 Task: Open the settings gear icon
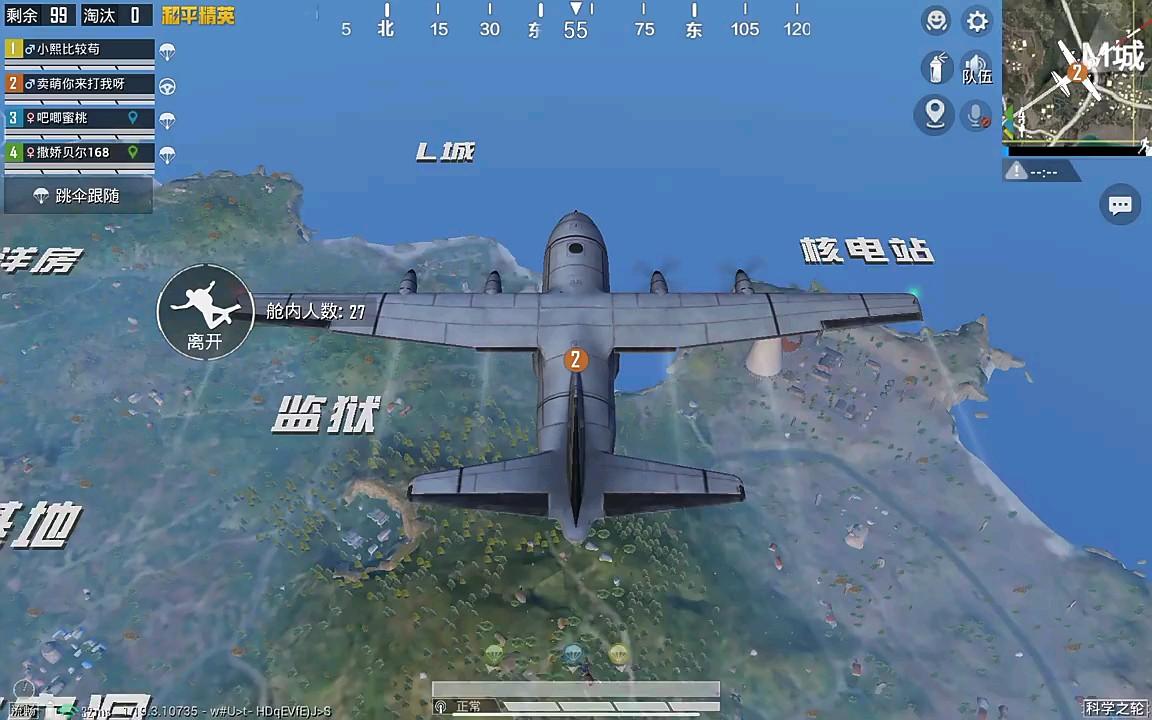click(977, 21)
